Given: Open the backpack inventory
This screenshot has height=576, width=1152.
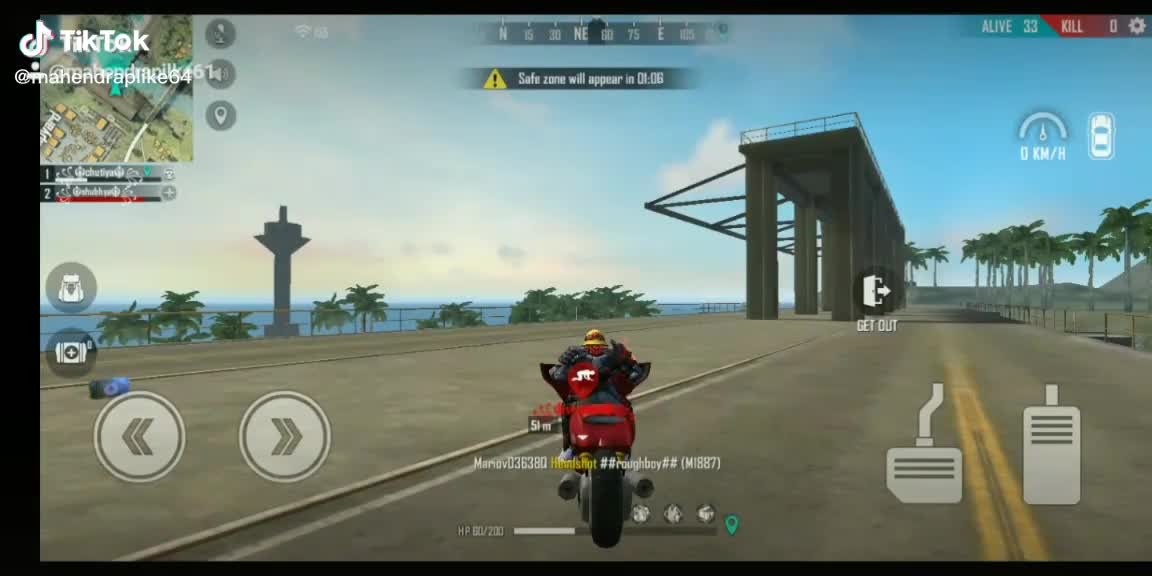Looking at the screenshot, I should tap(71, 289).
